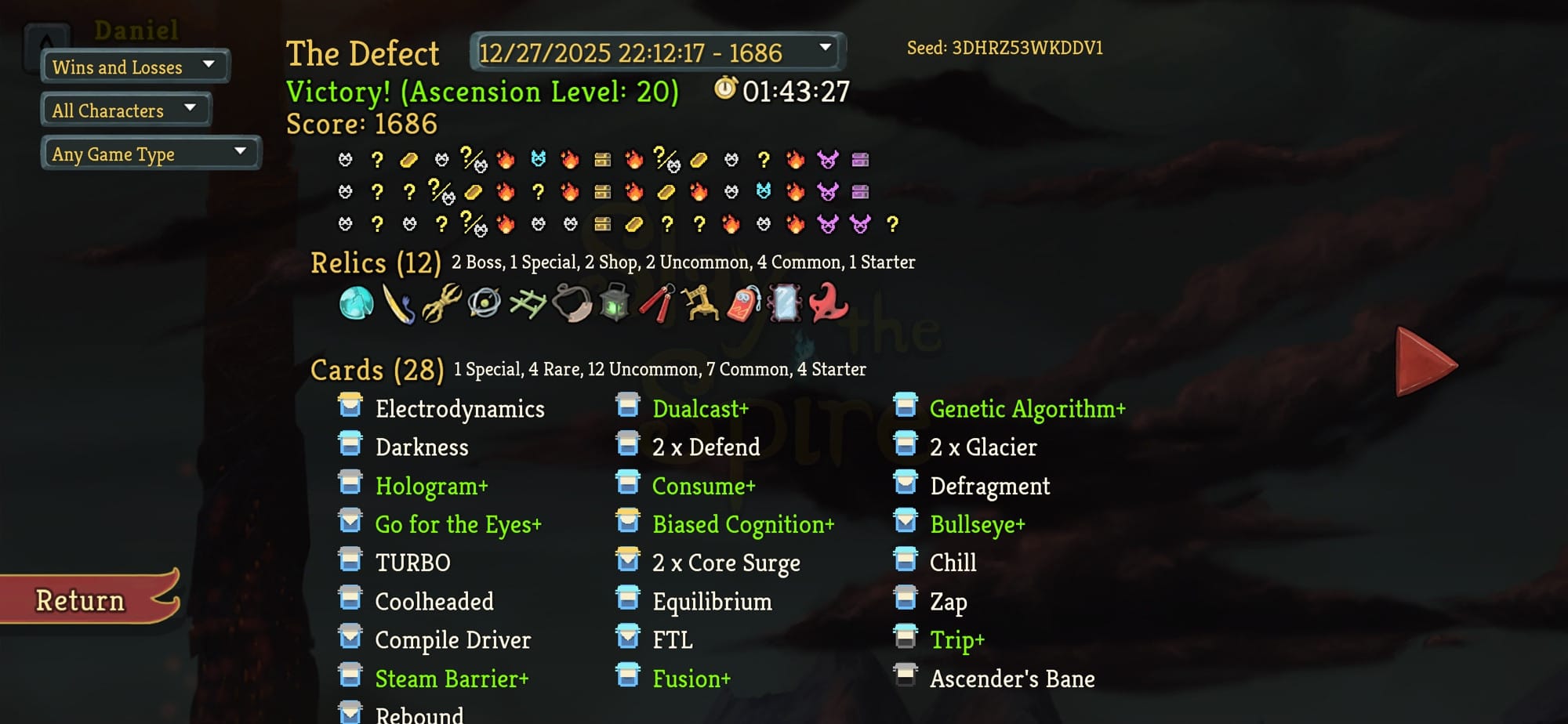View the Fusion+ card entry
The height and width of the screenshot is (724, 1568).
pyautogui.click(x=691, y=679)
